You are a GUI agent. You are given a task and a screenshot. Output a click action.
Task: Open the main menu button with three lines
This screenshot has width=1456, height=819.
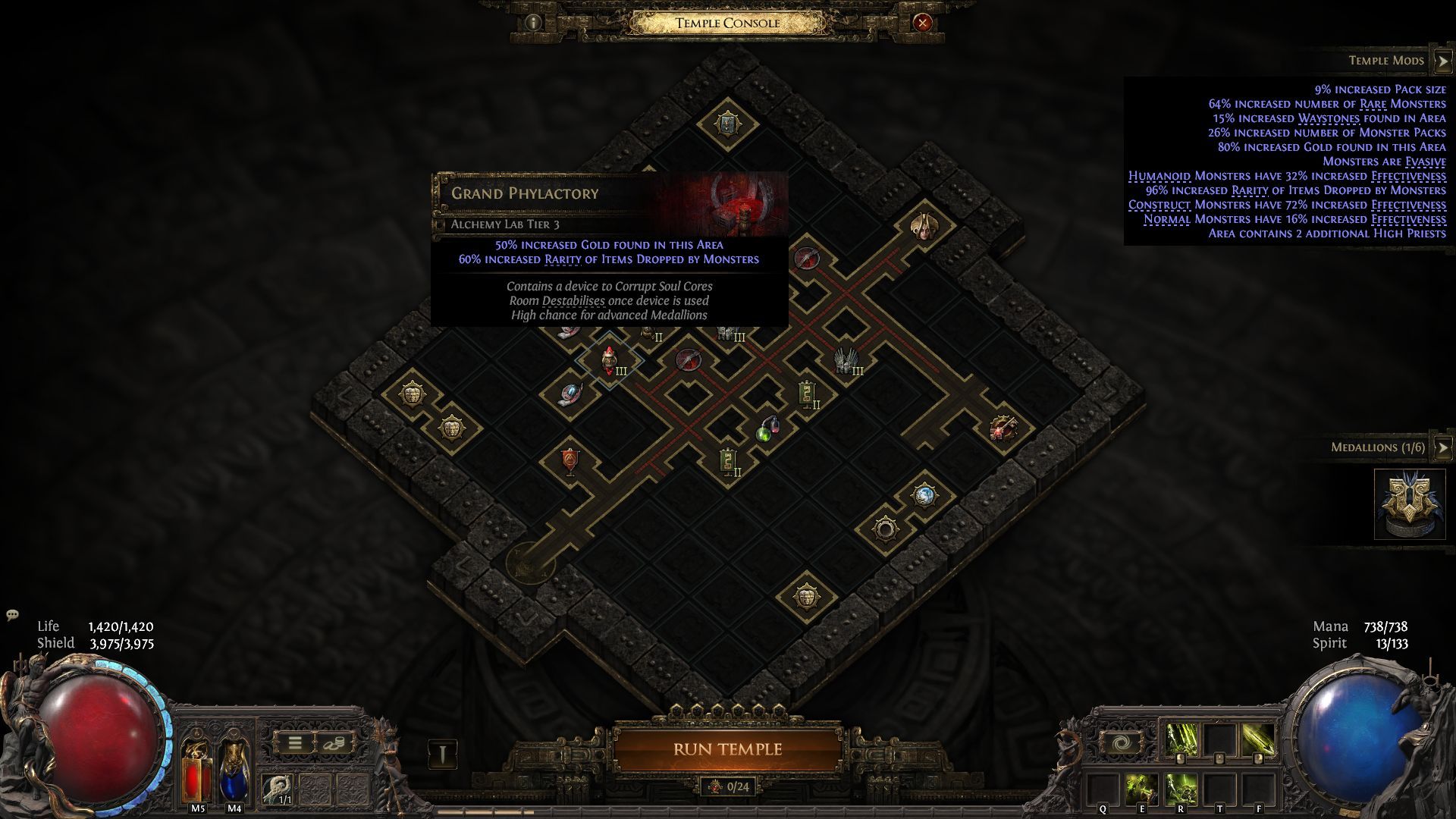295,743
